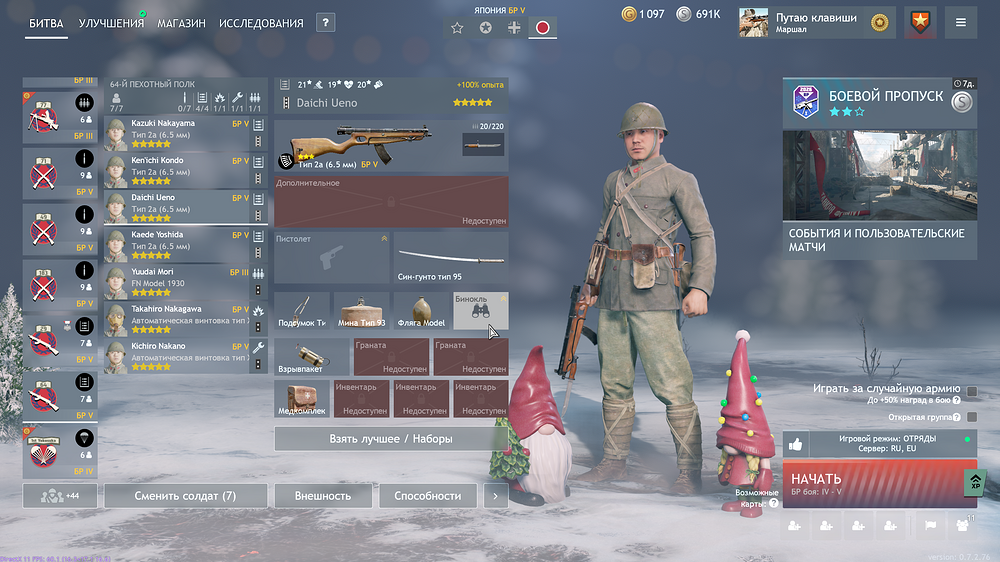
Task: Go to the ИССЛЕДОВАНИЯ tab
Action: [x=261, y=23]
